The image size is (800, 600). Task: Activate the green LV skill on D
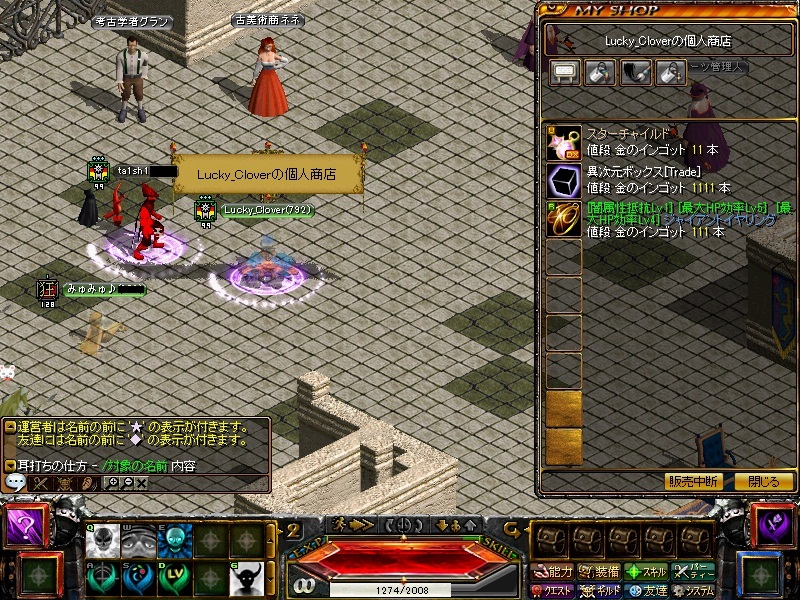(x=173, y=577)
